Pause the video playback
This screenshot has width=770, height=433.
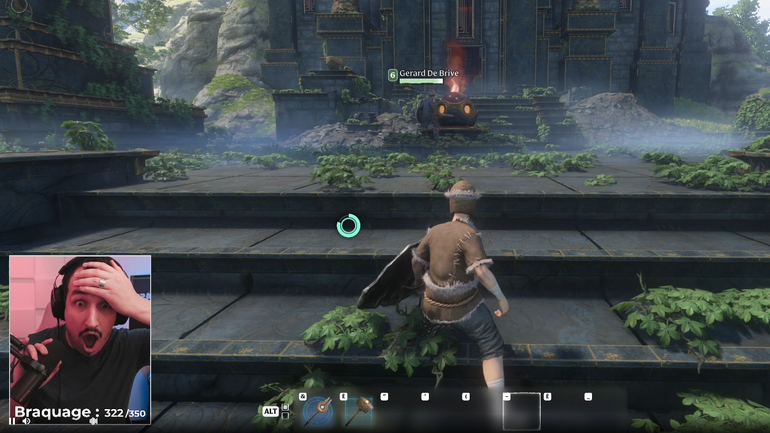point(13,421)
